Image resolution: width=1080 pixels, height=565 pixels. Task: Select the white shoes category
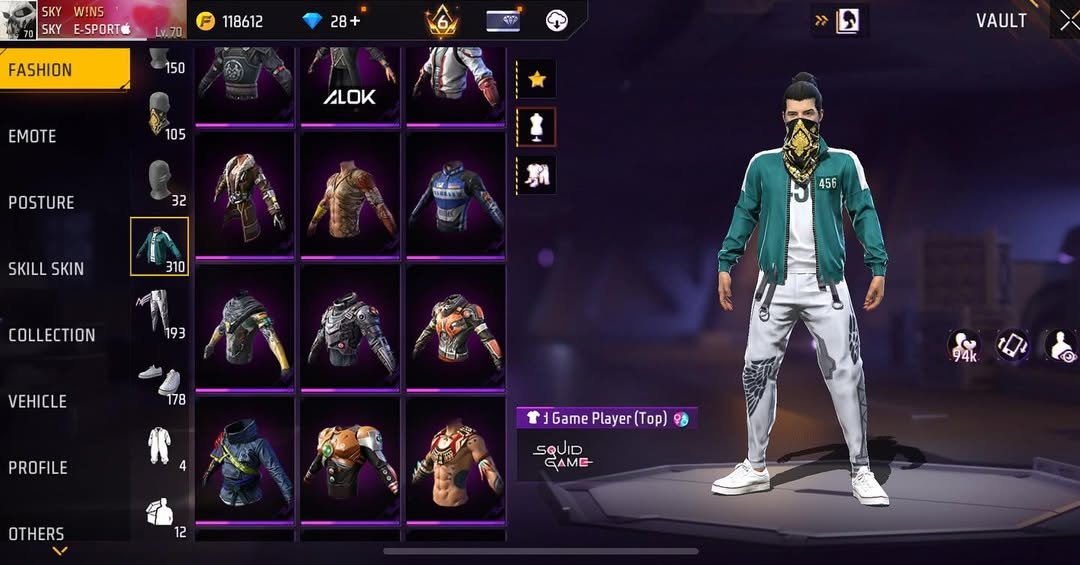pos(160,380)
